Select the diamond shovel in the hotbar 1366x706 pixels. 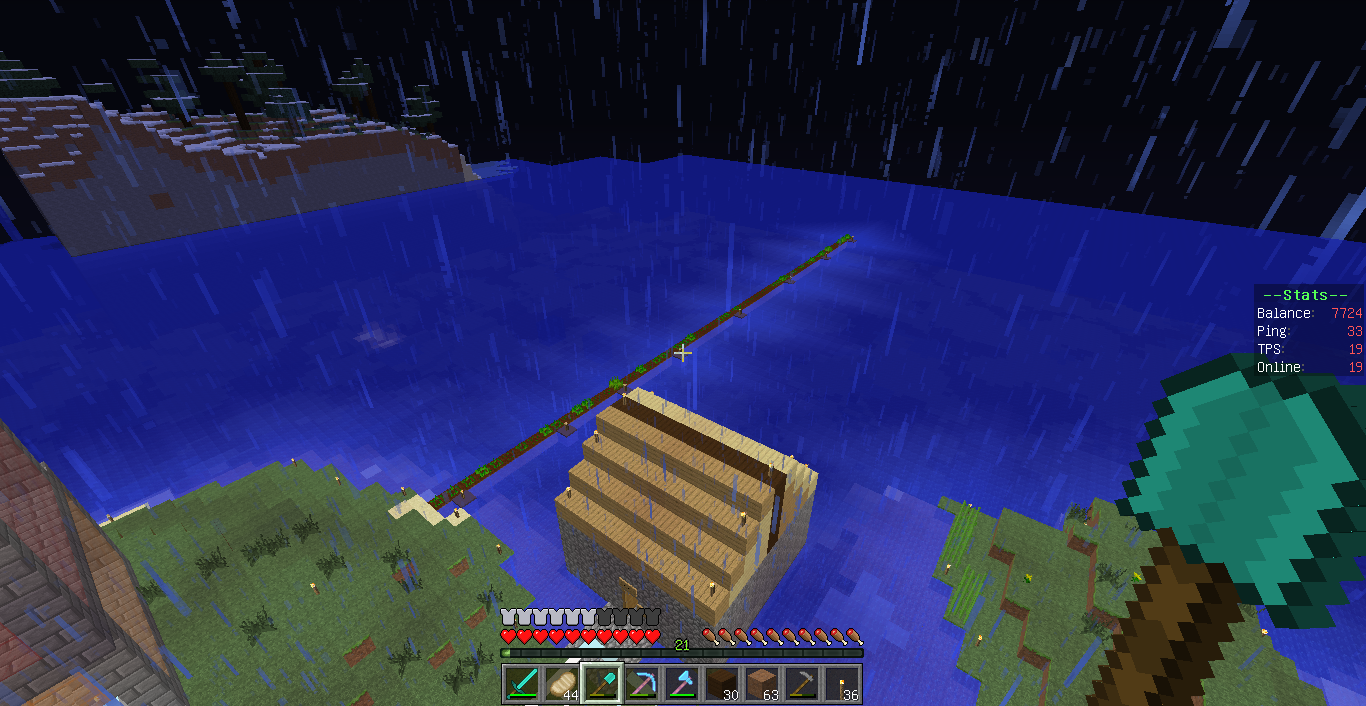[602, 683]
